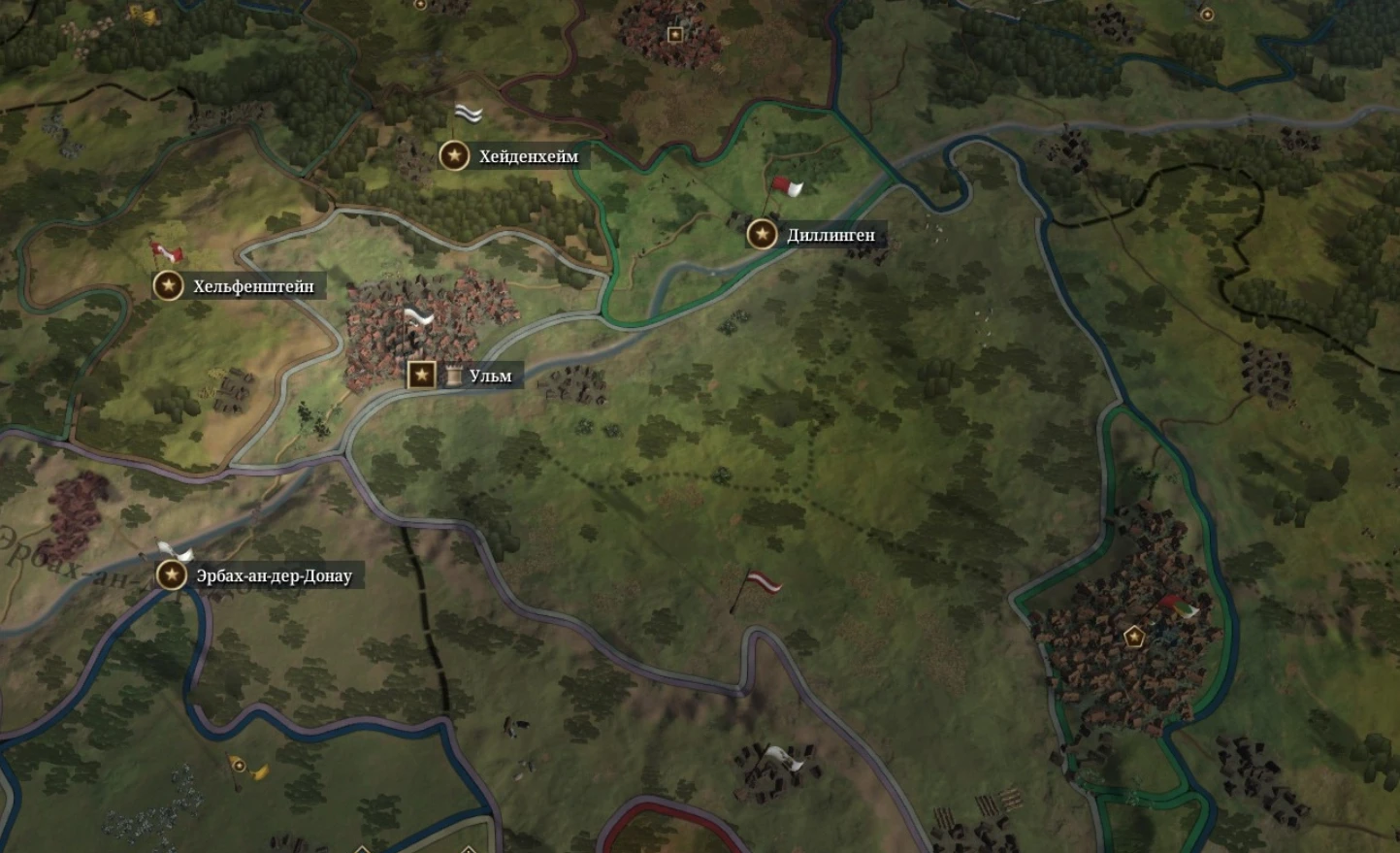The width and height of the screenshot is (1400, 853).
Task: Click the star marker beside Диллинген
Action: click(x=760, y=234)
